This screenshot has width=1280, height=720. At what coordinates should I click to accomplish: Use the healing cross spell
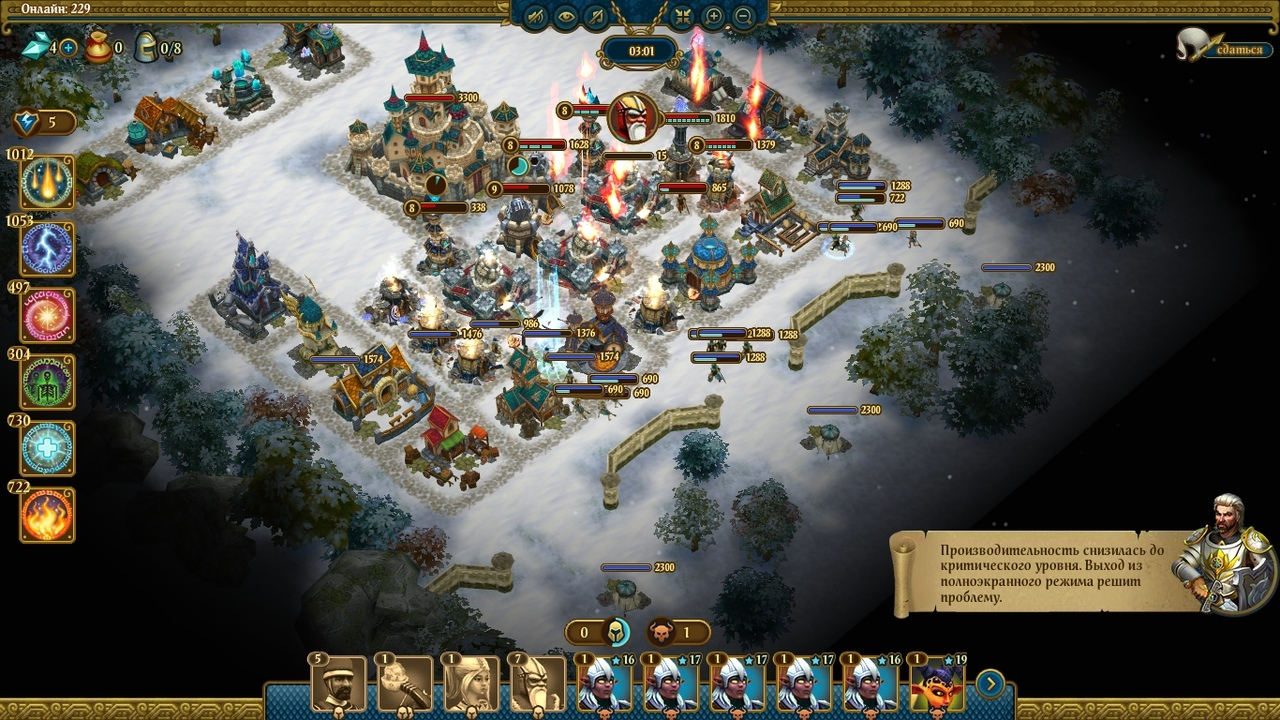tap(48, 449)
